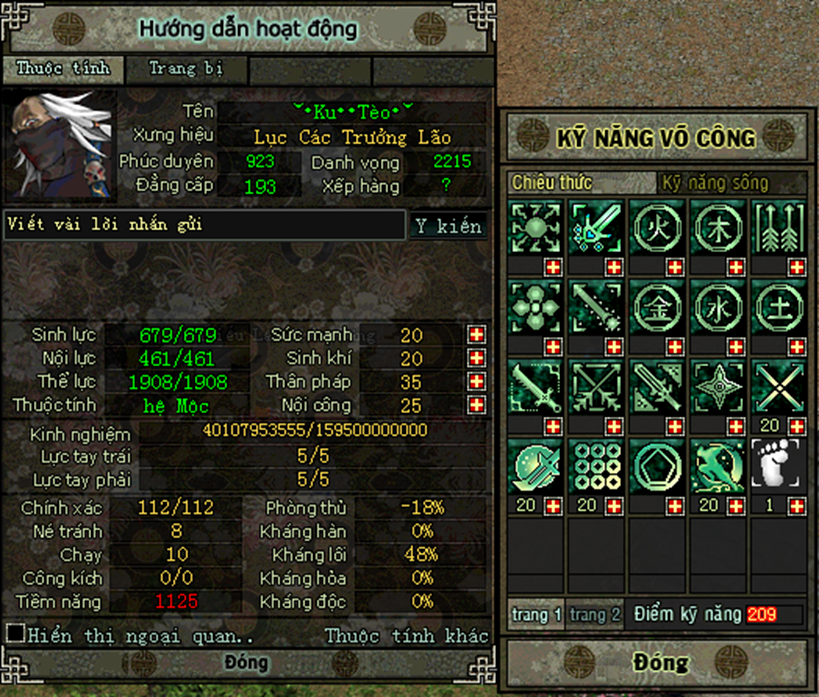This screenshot has height=697, width=819.
Task: Choose the shuriken star skill icon
Action: (718, 385)
